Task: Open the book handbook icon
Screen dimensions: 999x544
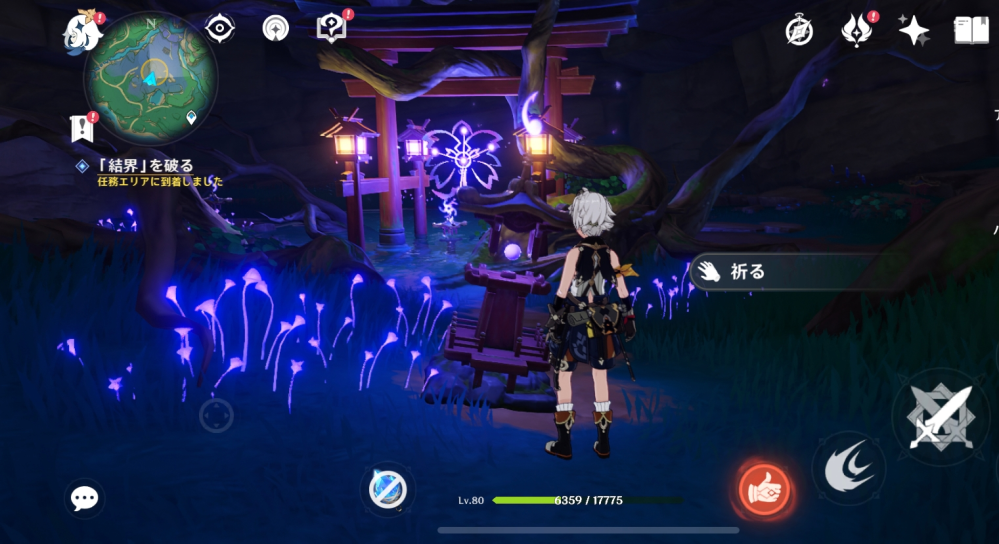Action: [970, 30]
